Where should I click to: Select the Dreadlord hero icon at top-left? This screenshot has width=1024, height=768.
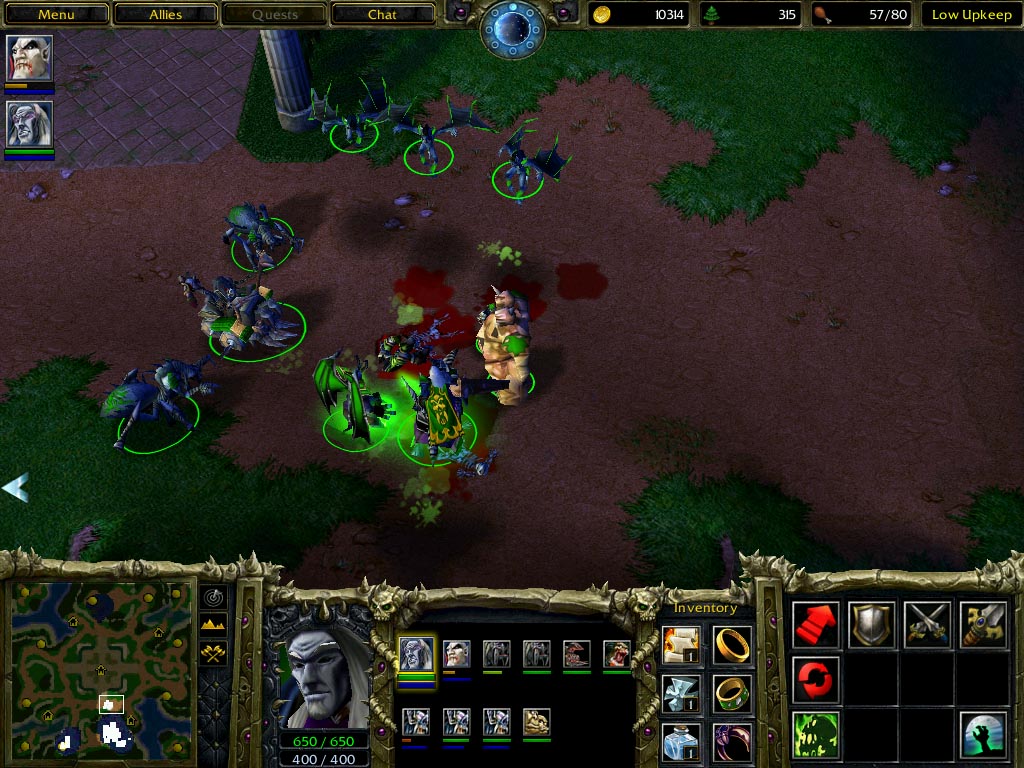click(x=29, y=59)
